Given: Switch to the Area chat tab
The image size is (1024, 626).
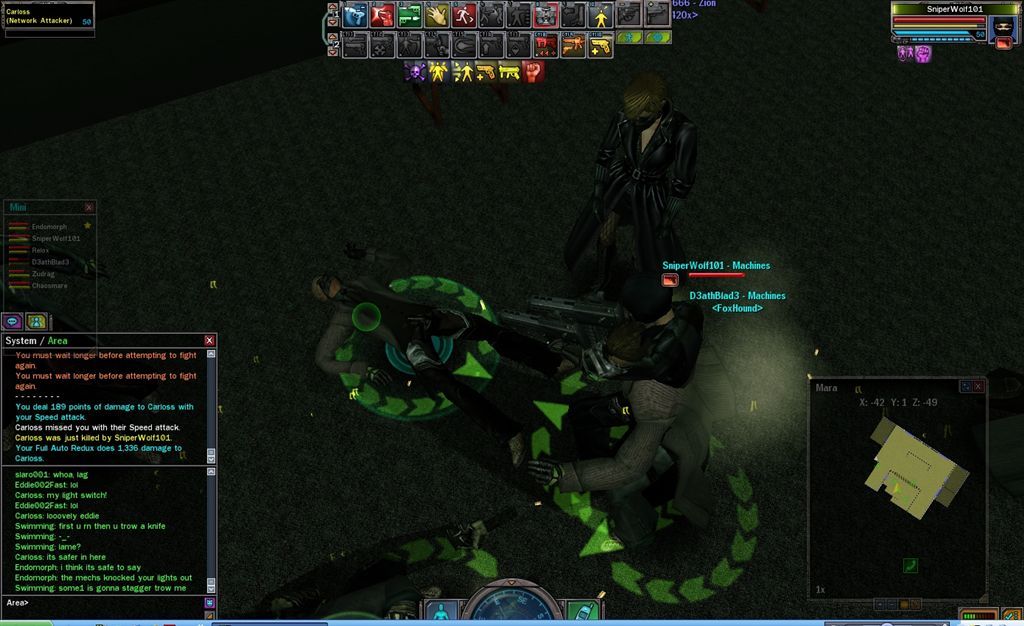Looking at the screenshot, I should [58, 341].
